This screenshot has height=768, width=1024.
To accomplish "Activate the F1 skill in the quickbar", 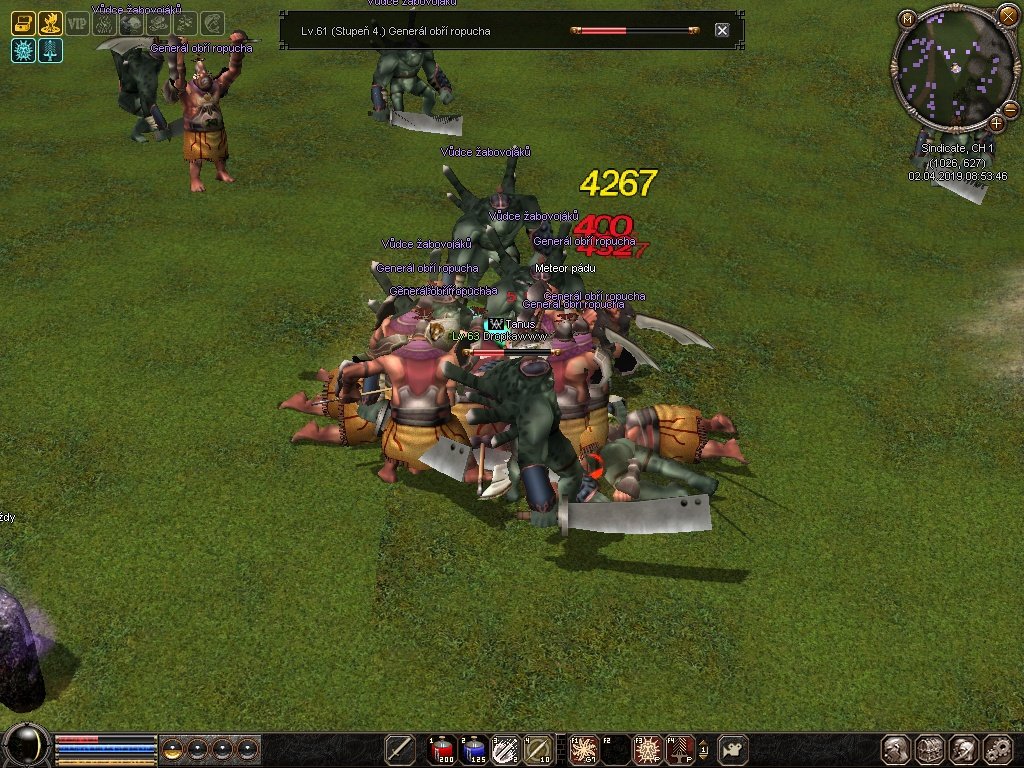I will (x=583, y=749).
